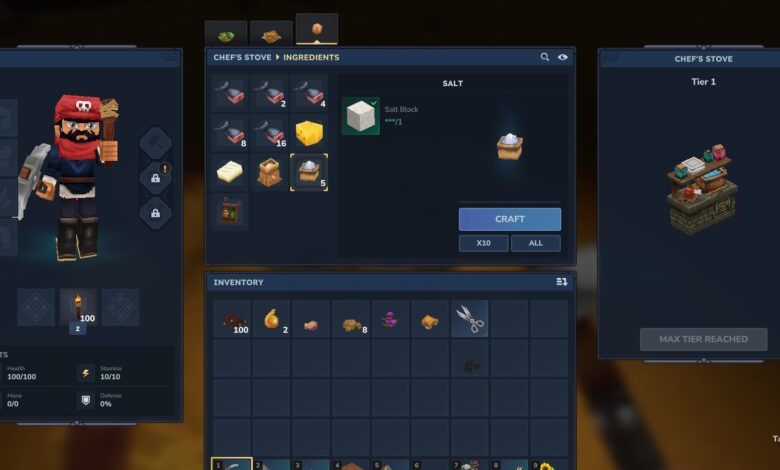Craft all with the ALL button
Screen dimensions: 780x470
(535, 243)
